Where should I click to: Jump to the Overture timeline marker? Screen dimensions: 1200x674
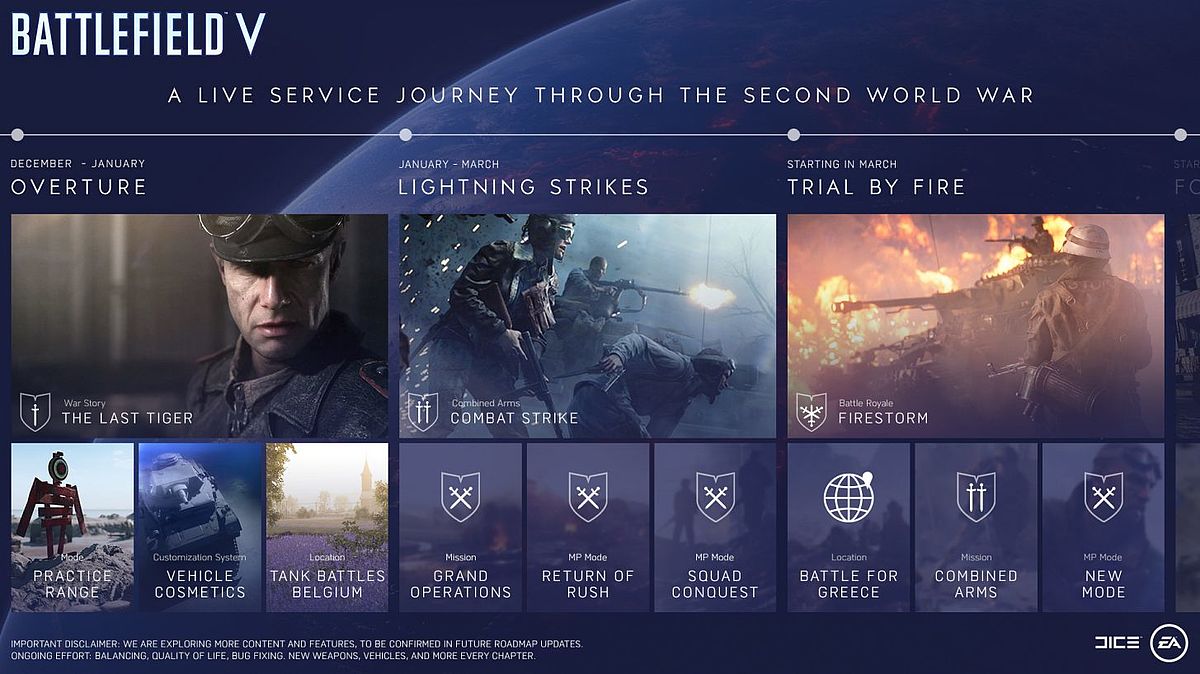pos(17,135)
